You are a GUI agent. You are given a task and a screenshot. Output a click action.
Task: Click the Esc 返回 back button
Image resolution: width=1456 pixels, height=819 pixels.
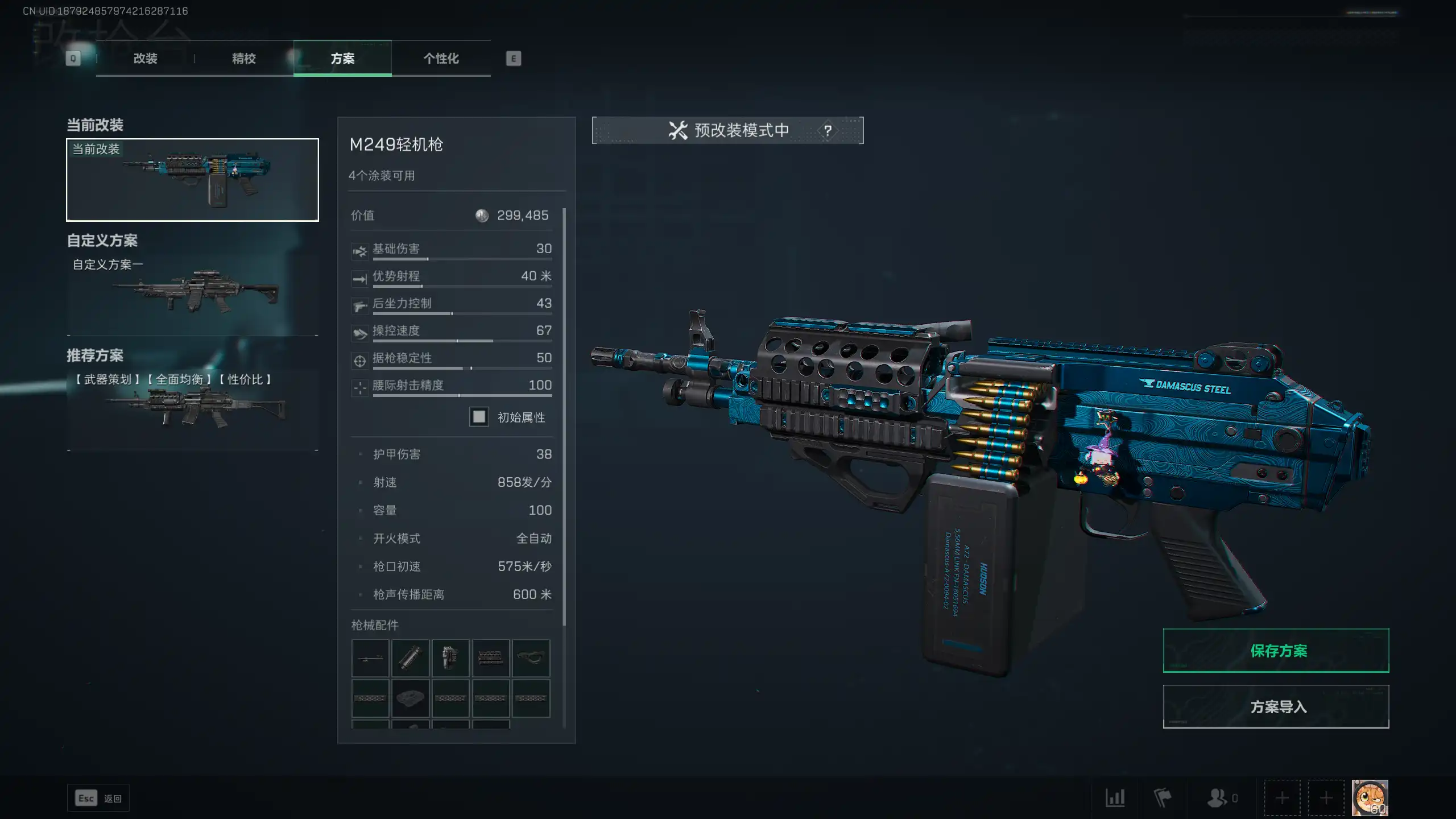point(98,799)
